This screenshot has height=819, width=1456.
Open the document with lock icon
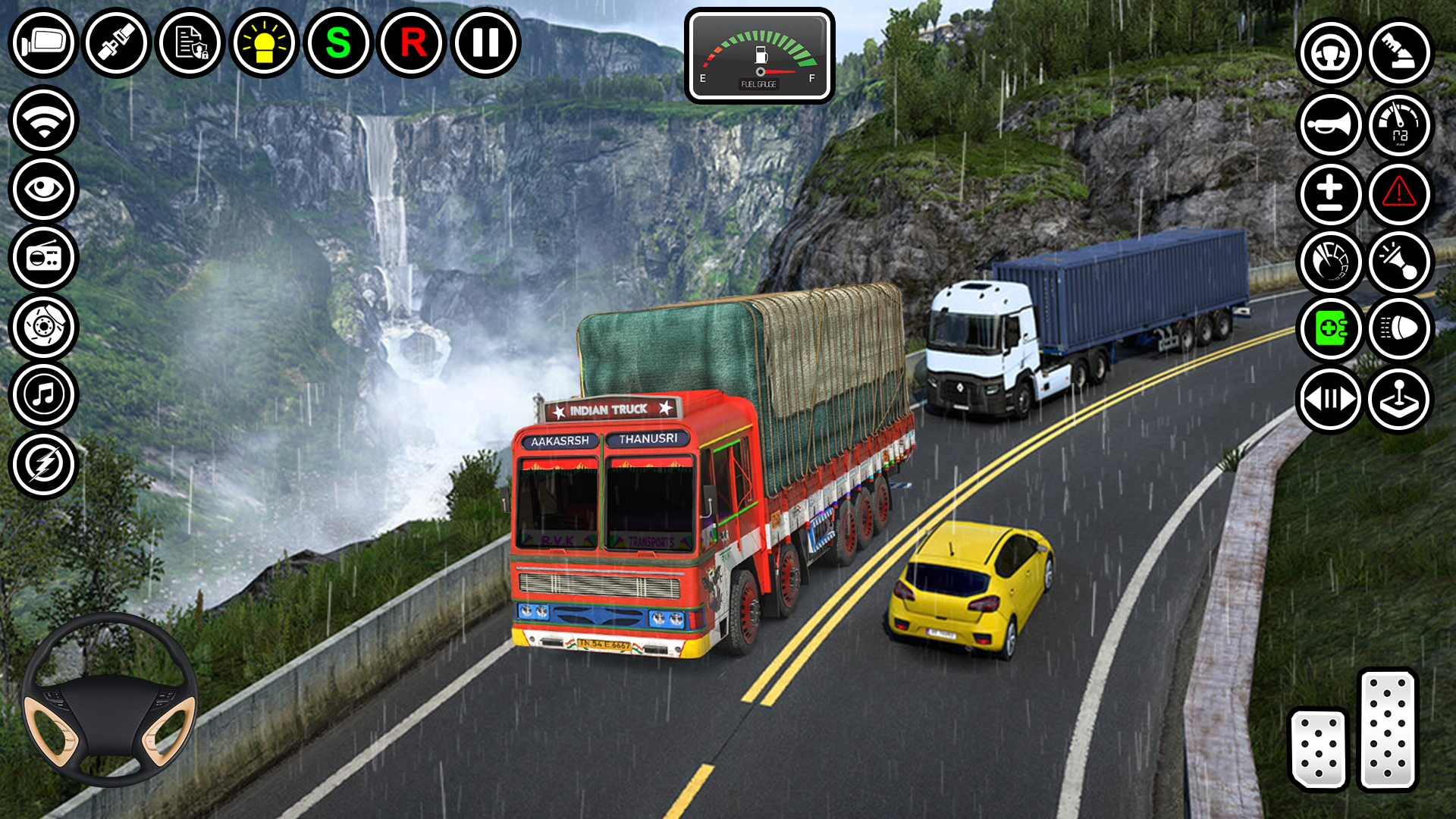pos(190,42)
